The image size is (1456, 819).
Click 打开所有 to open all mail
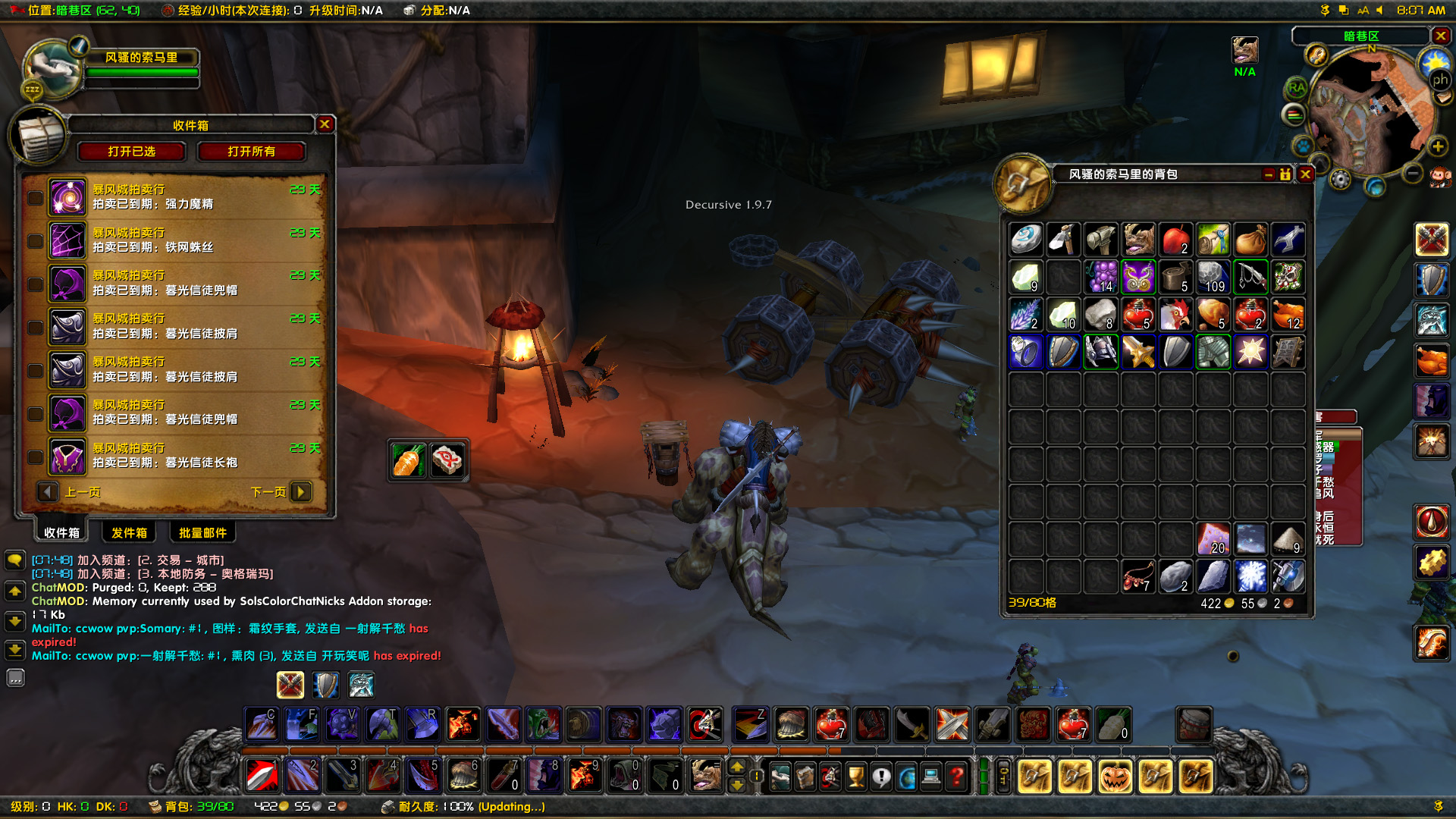[x=253, y=151]
